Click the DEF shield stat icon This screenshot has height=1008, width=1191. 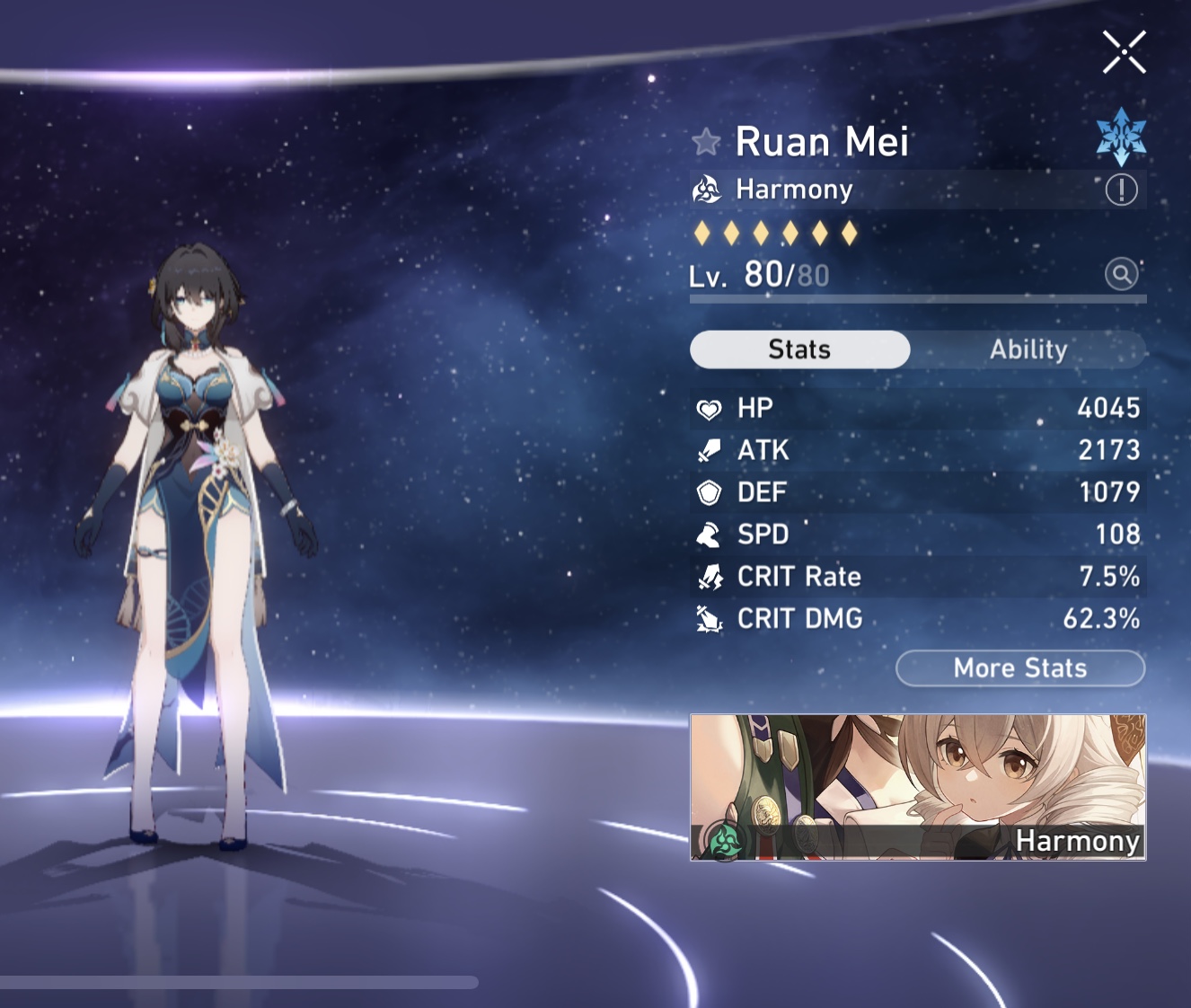click(x=709, y=492)
